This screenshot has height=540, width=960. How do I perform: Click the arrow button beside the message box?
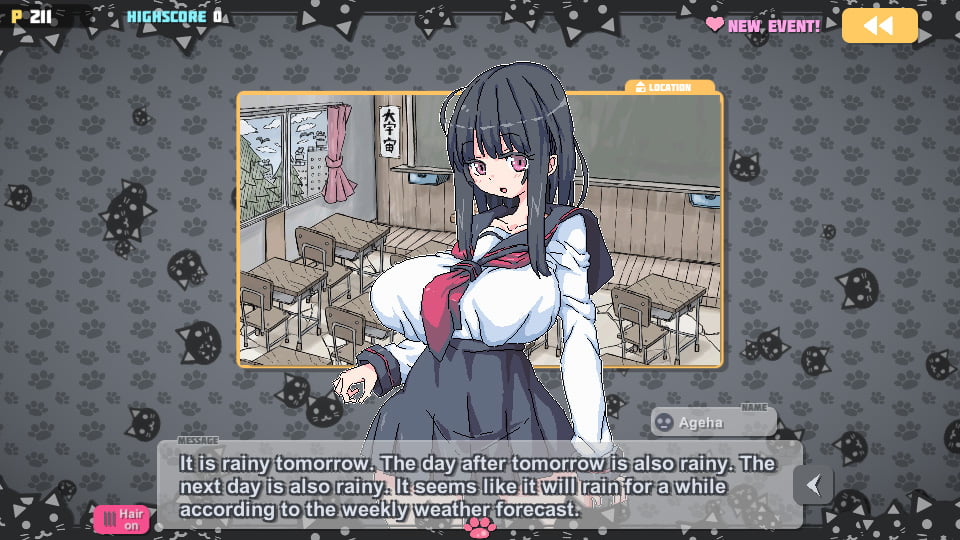click(814, 485)
